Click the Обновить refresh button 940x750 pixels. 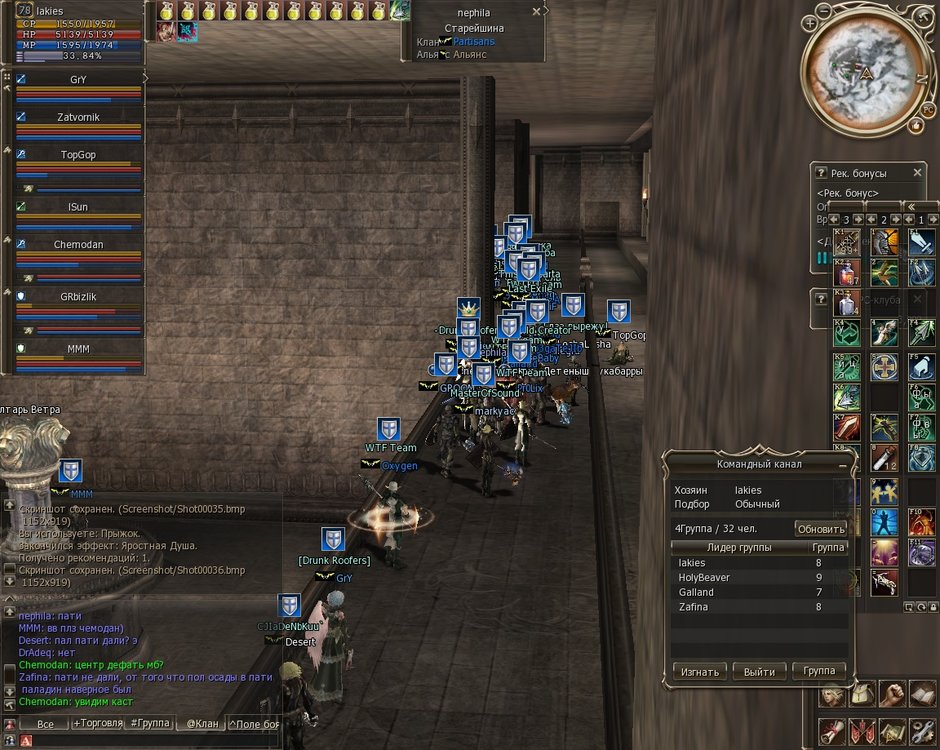[821, 529]
